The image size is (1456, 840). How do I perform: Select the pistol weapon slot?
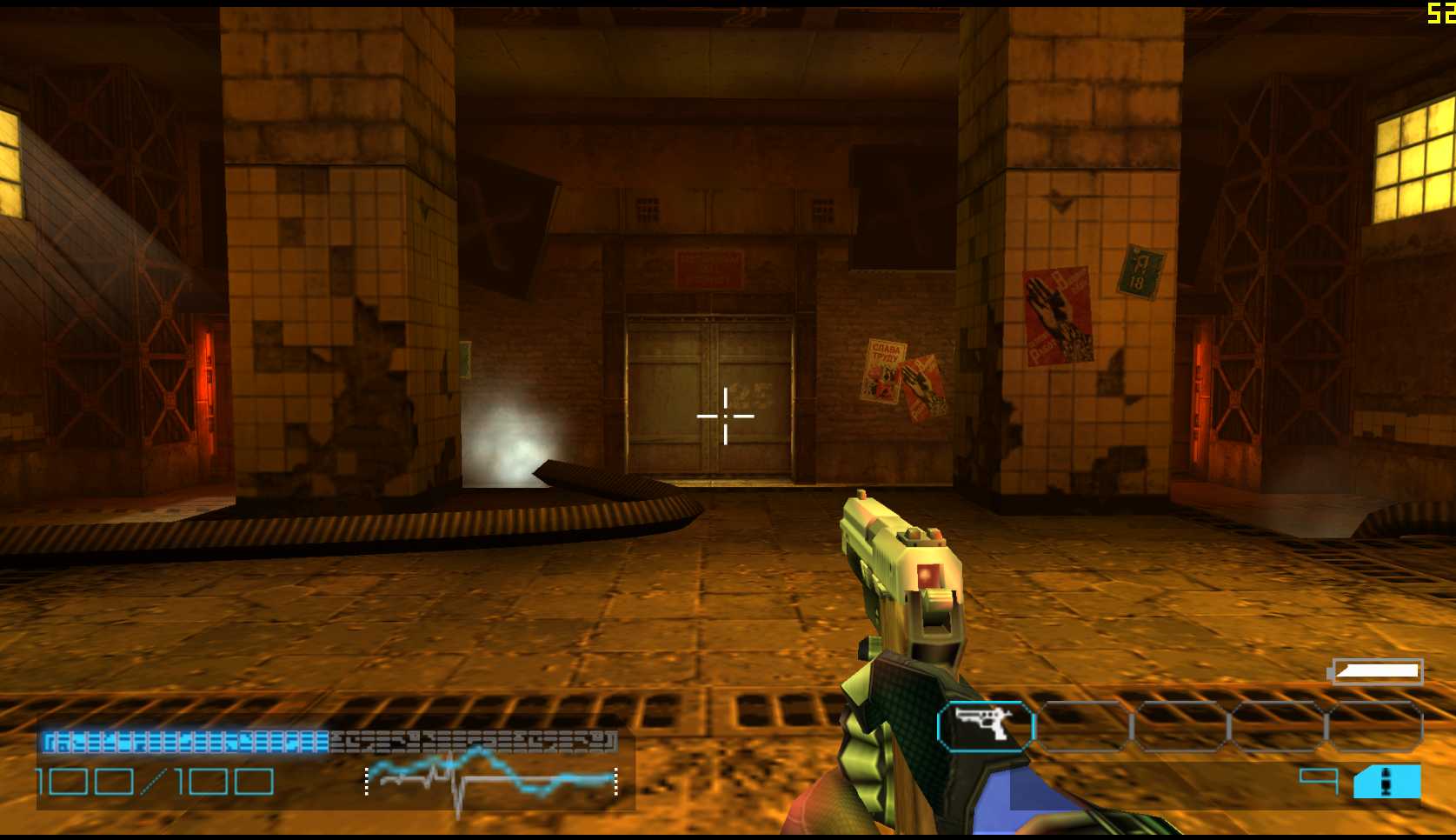click(986, 725)
